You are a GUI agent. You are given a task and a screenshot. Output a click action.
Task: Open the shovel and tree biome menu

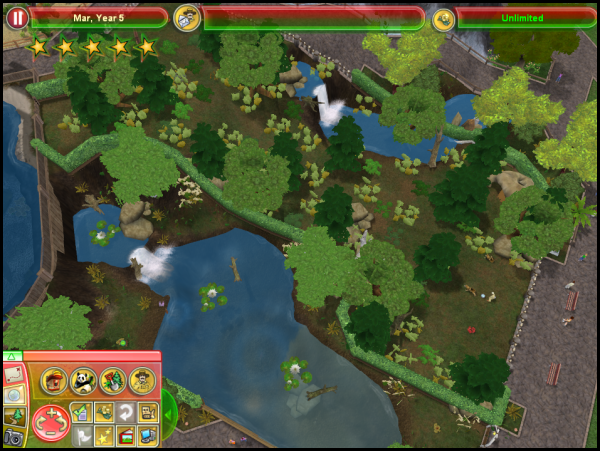(x=112, y=379)
